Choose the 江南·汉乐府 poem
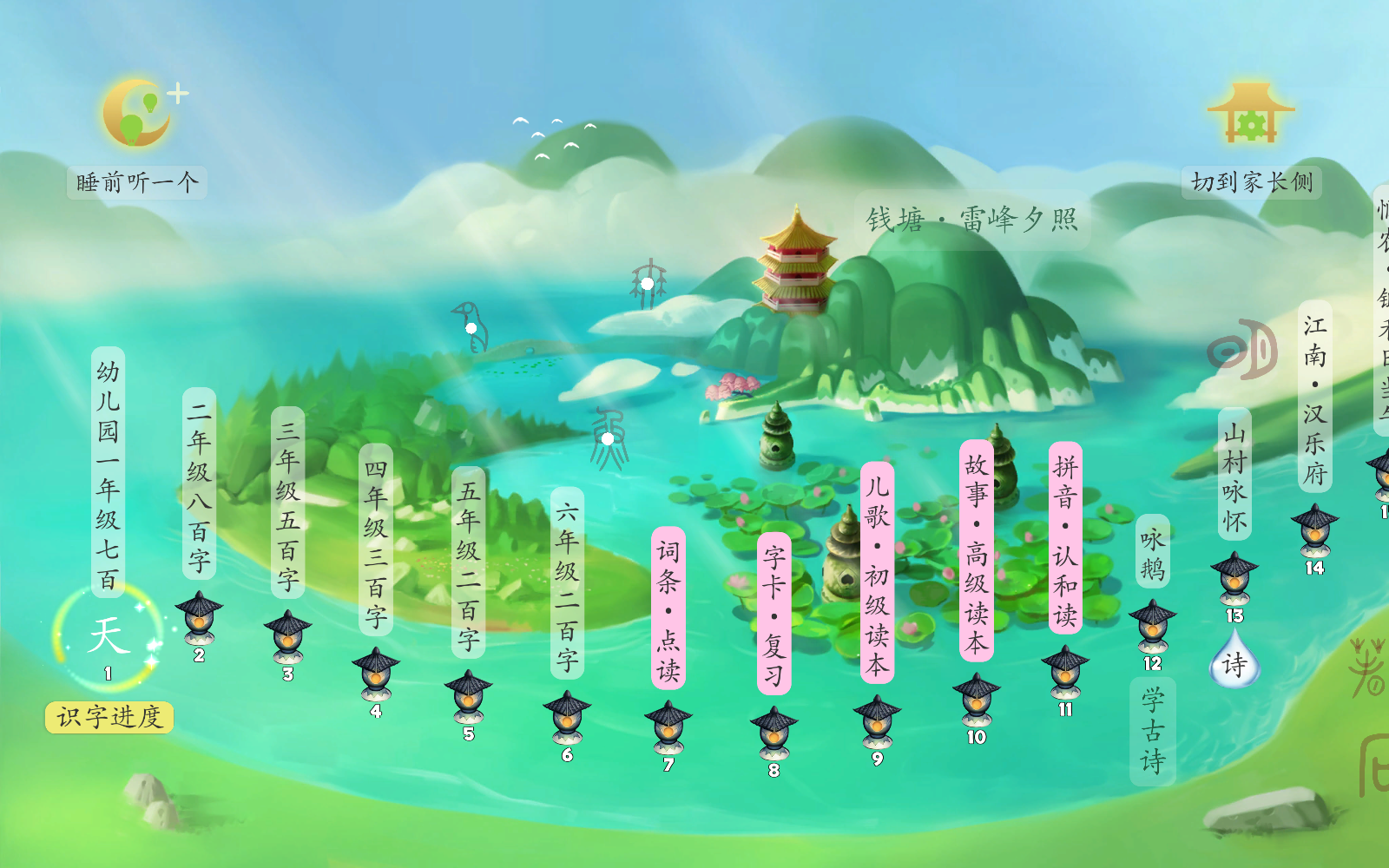This screenshot has width=1389, height=868. point(1314,397)
